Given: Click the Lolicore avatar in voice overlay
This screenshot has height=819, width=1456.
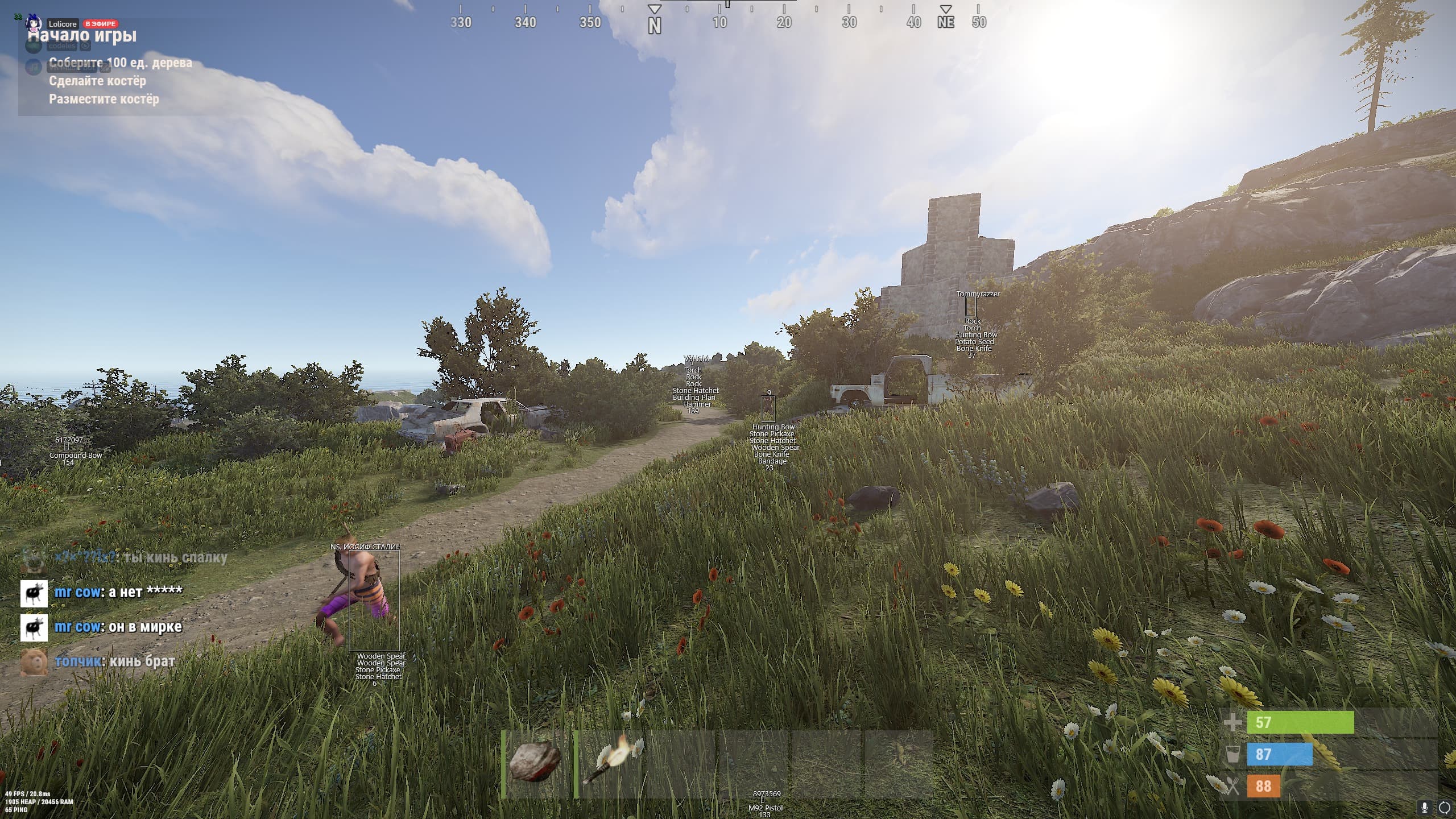Looking at the screenshot, I should click(34, 23).
